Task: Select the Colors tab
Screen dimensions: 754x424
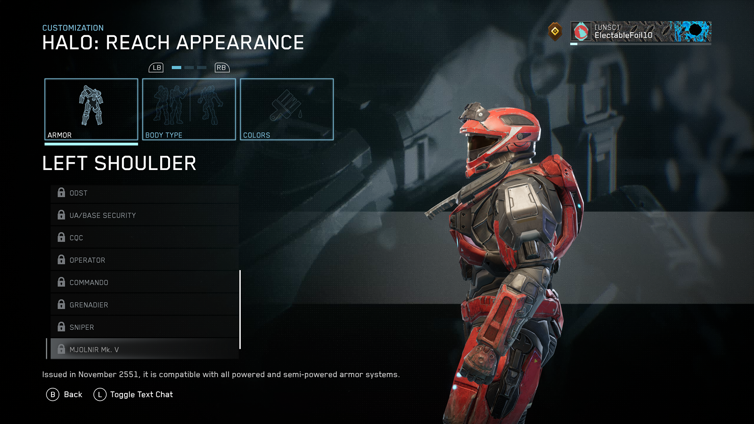Action: click(286, 109)
